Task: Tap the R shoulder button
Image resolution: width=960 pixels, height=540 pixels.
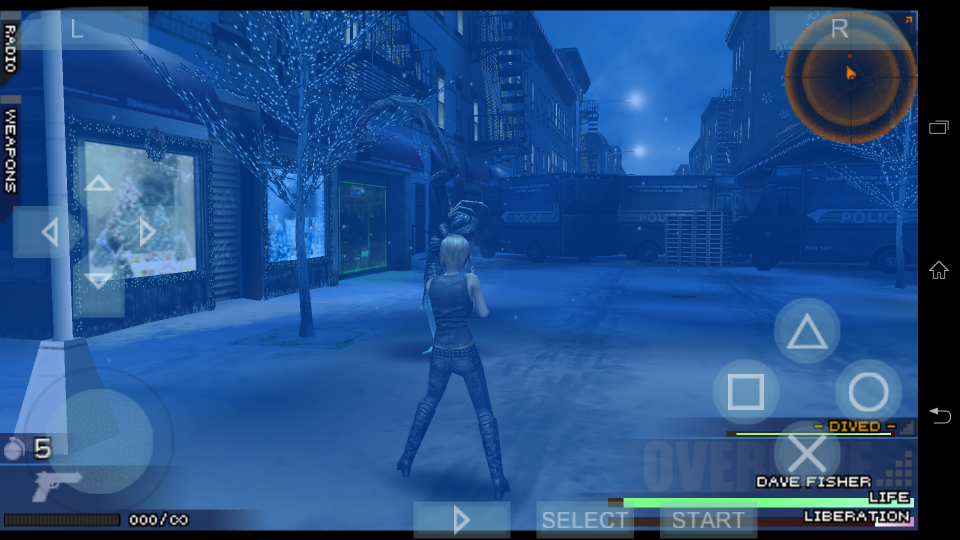Action: (x=840, y=29)
